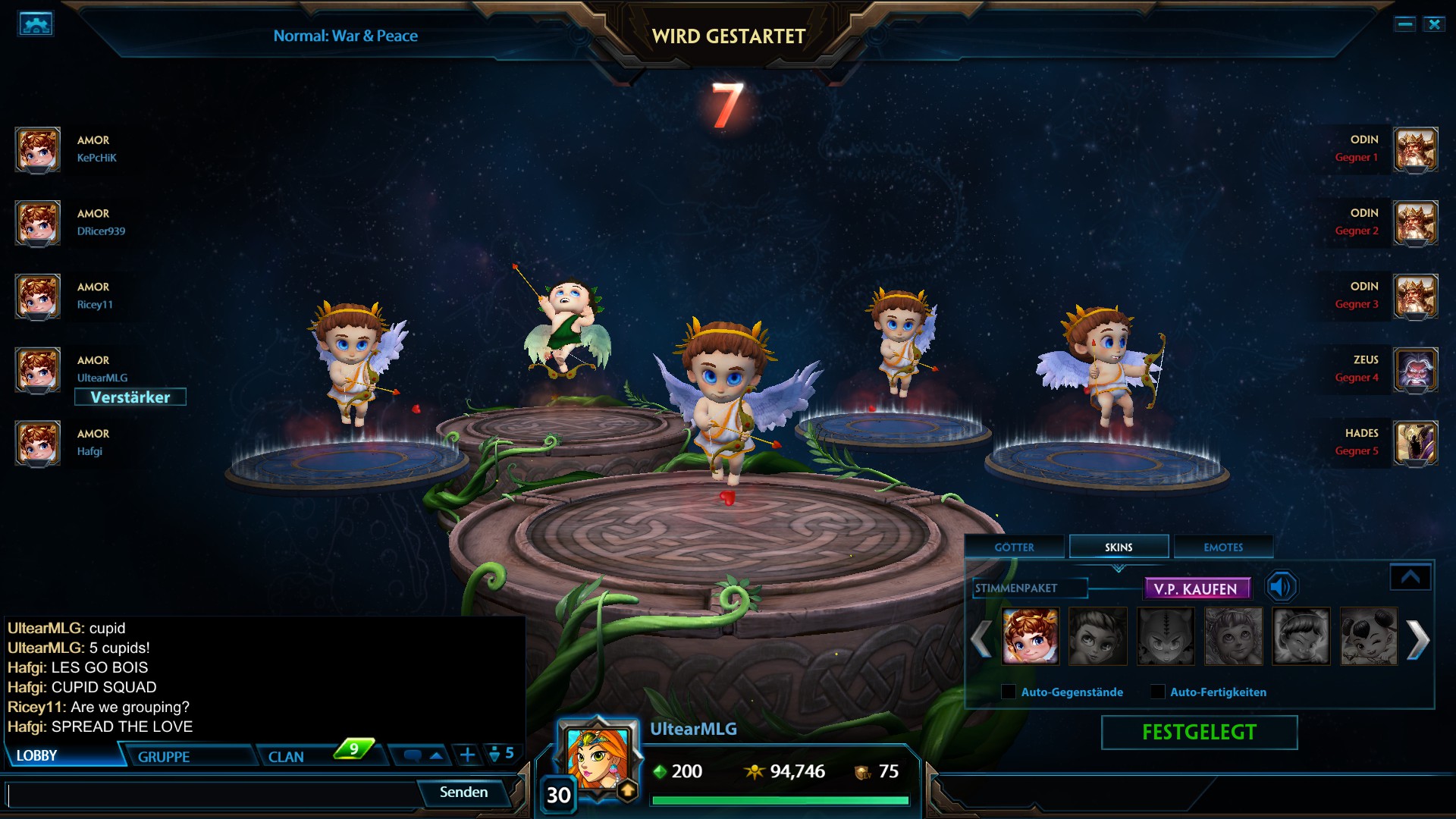Screen dimensions: 1456x819
Task: Click the chat message input field
Action: (212, 793)
